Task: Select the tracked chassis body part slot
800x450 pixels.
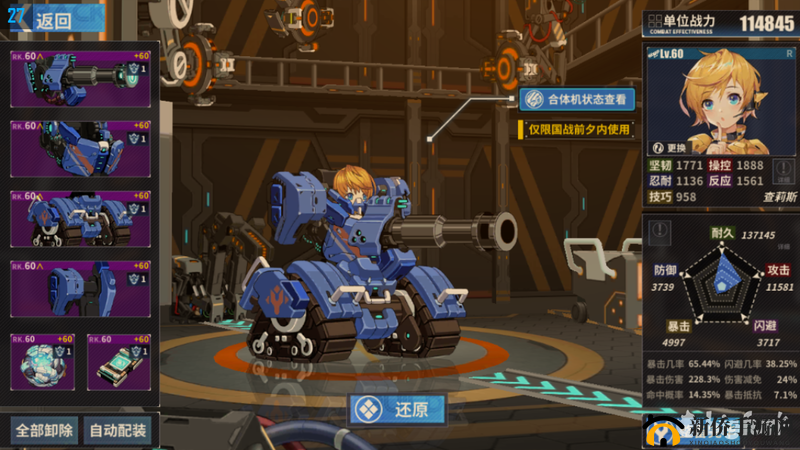Action: click(80, 218)
